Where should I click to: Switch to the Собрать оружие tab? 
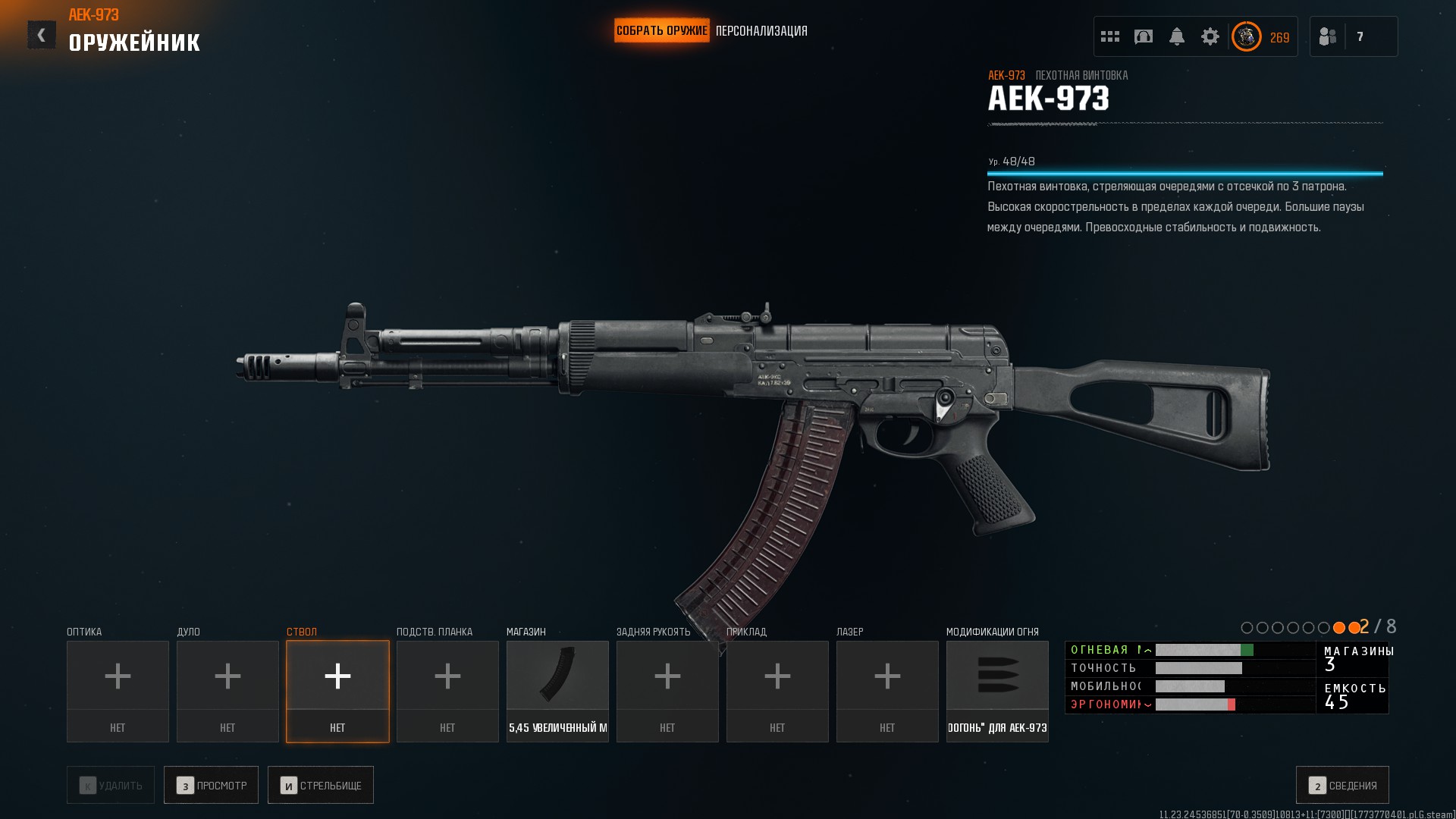click(x=661, y=30)
